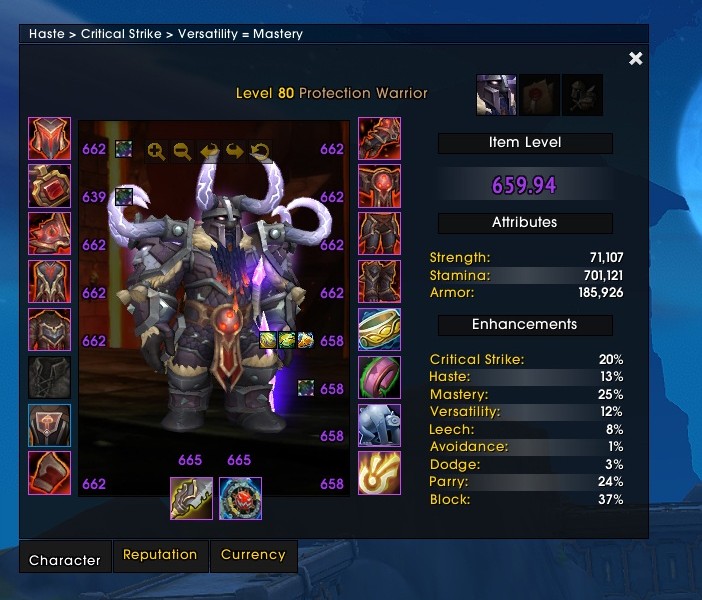Open the main-hand weapon slot
Screen dimensions: 702x600
pos(191,498)
